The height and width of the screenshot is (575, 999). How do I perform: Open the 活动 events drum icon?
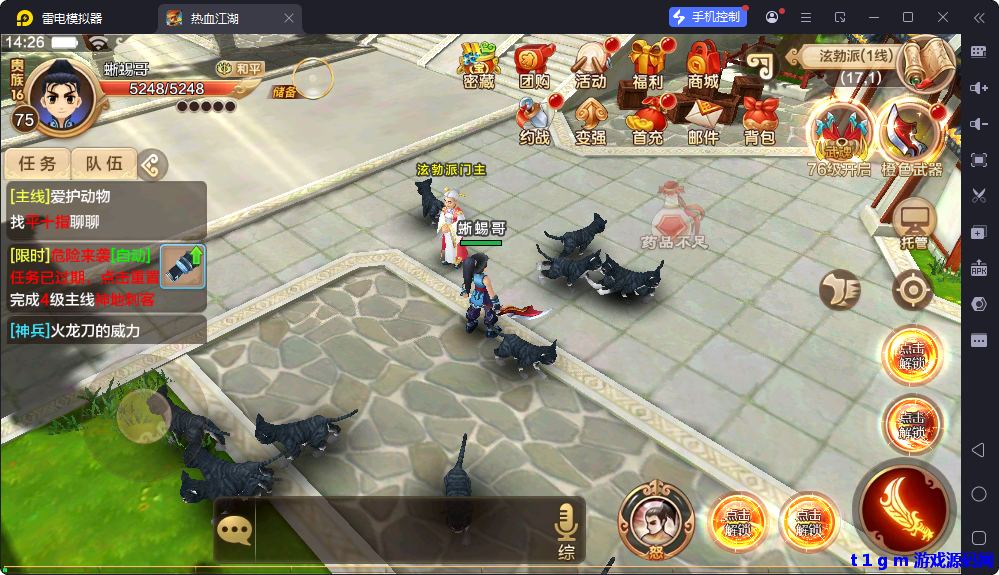click(x=591, y=65)
